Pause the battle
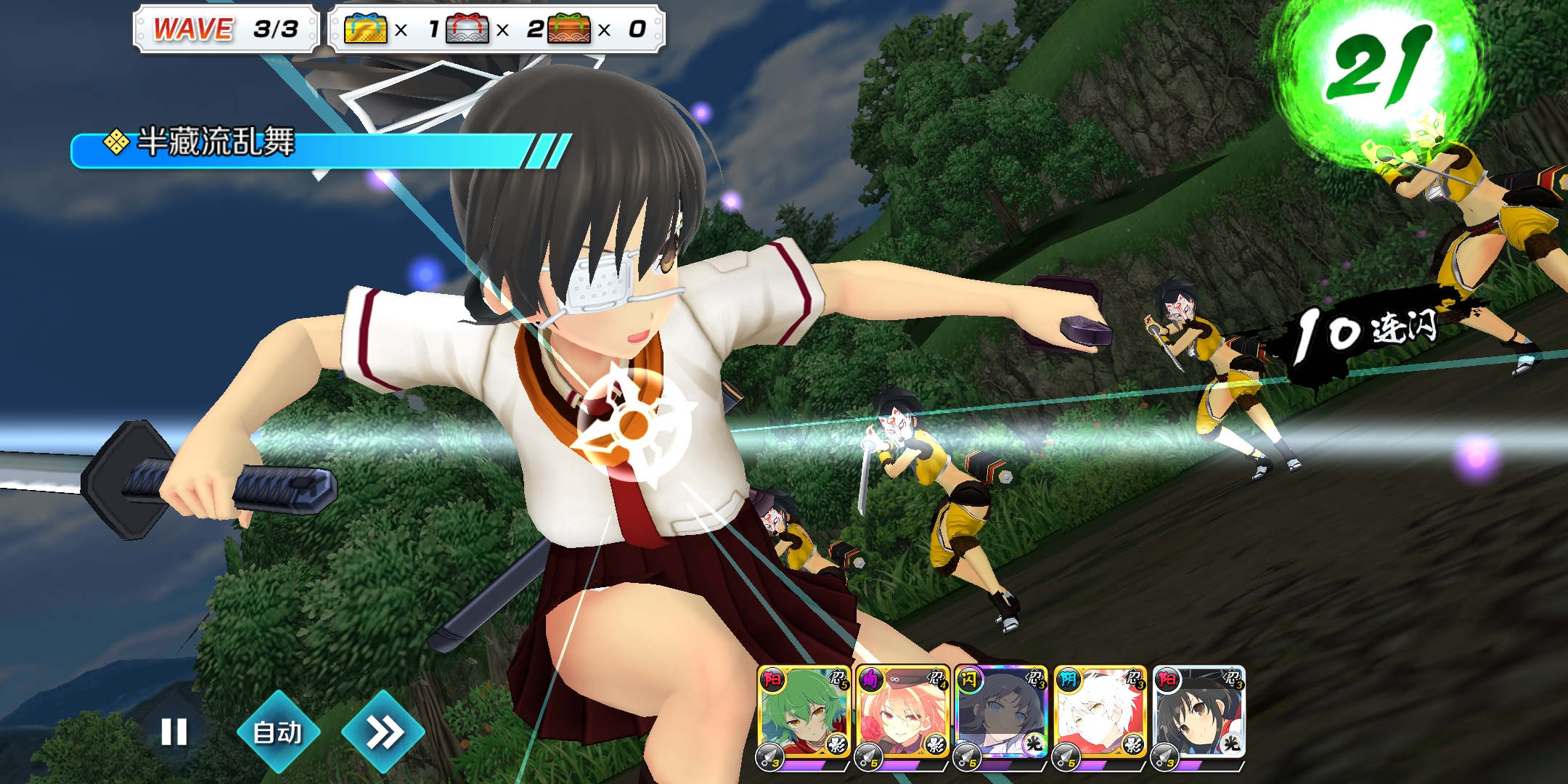The width and height of the screenshot is (1568, 784). tap(174, 732)
